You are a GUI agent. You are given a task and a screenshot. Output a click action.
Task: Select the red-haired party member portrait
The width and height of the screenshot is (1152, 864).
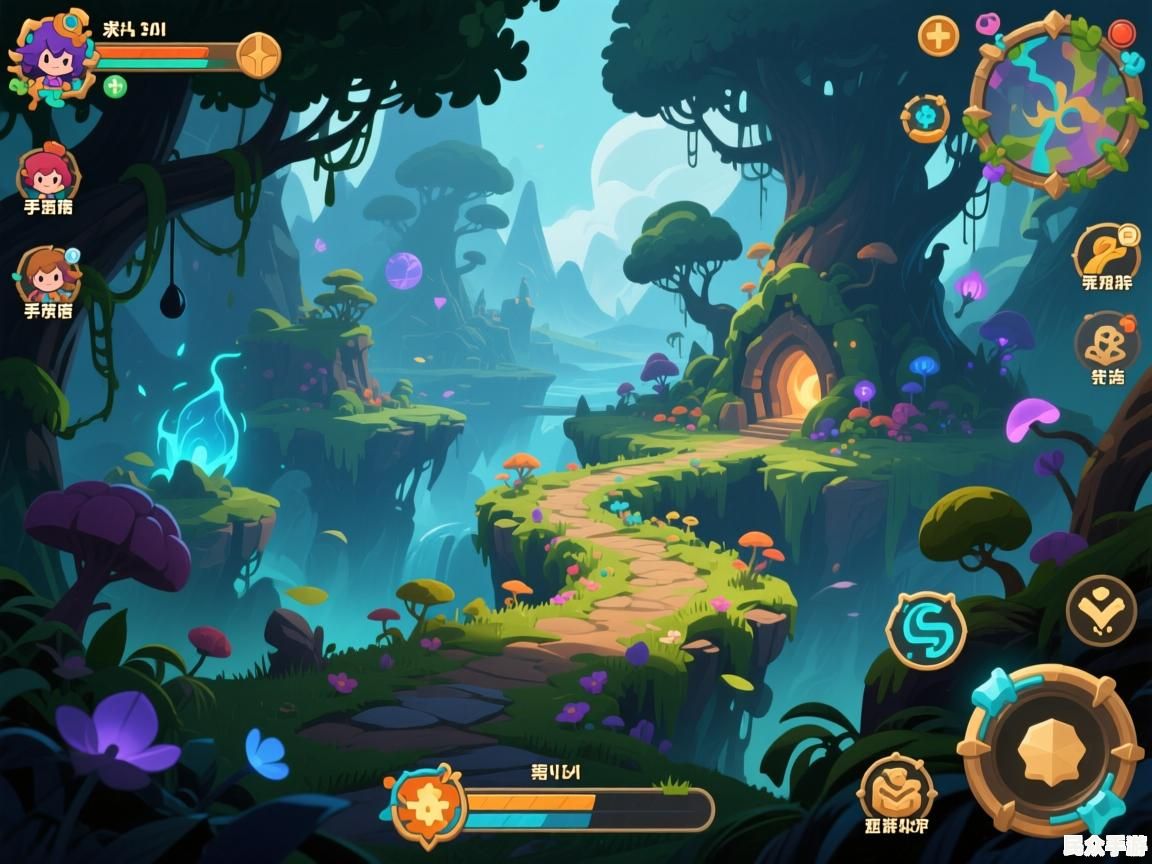pyautogui.click(x=47, y=173)
